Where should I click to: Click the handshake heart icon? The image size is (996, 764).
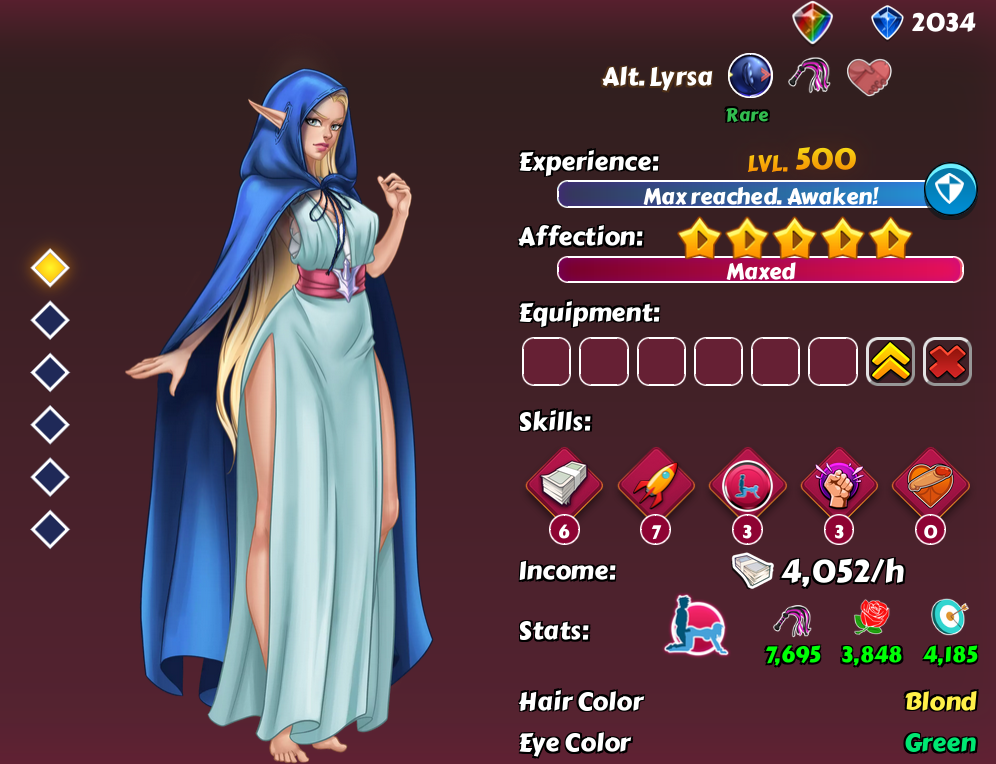pos(868,76)
